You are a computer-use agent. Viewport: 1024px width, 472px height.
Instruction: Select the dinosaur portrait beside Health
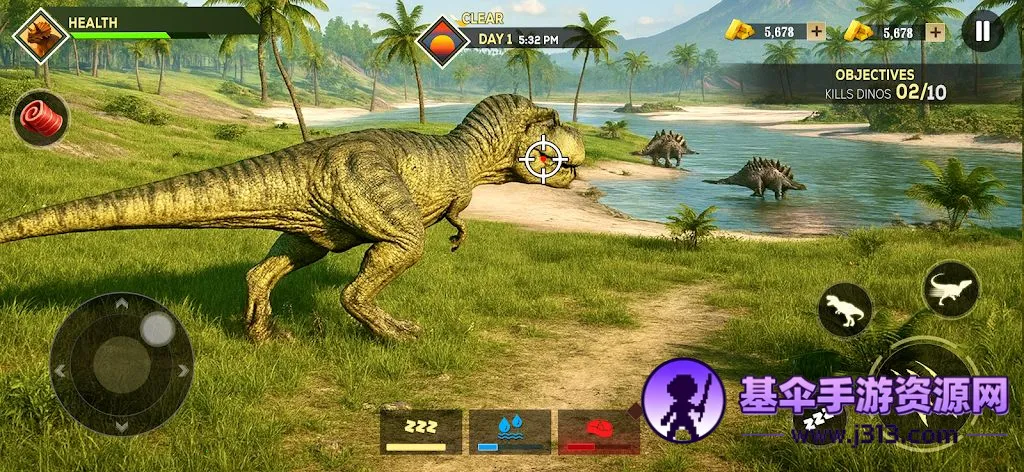[x=41, y=36]
